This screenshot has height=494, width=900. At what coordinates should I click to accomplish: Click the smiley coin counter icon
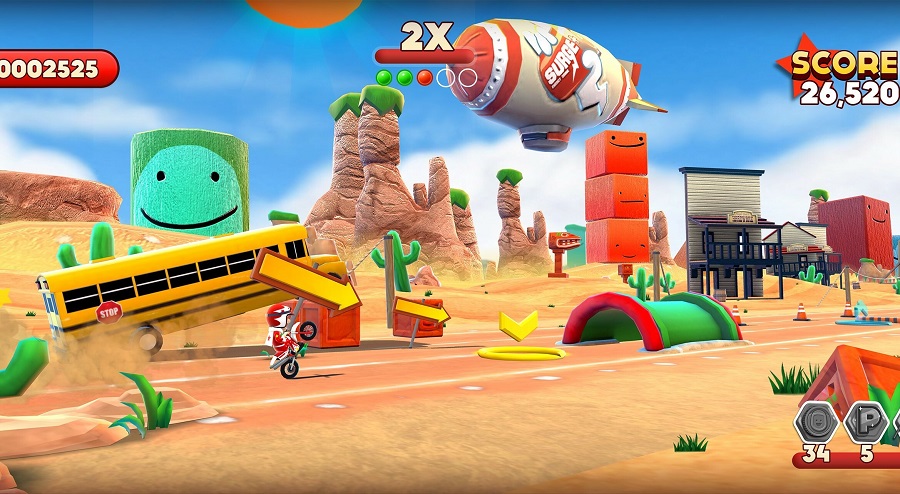pyautogui.click(x=816, y=422)
